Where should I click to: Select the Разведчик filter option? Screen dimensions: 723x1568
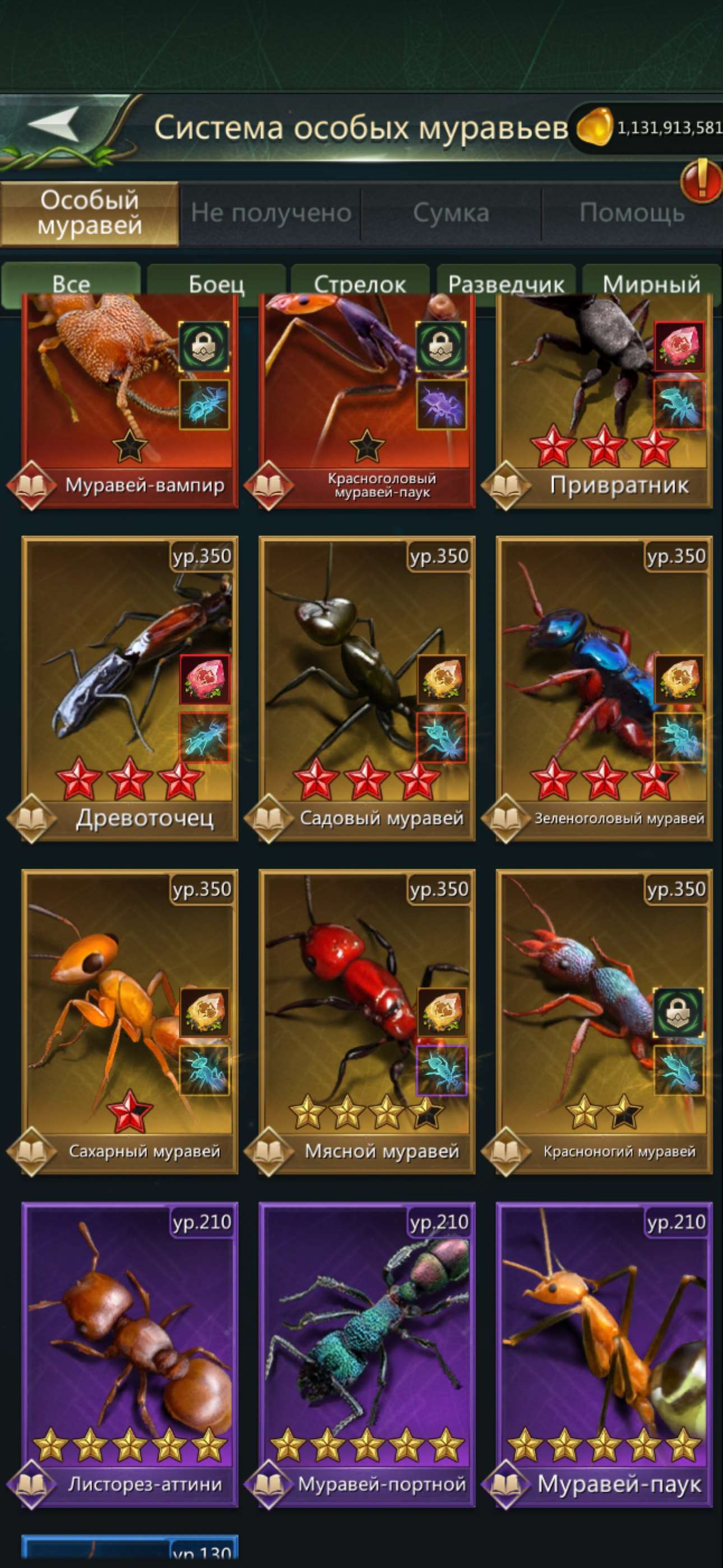[508, 282]
